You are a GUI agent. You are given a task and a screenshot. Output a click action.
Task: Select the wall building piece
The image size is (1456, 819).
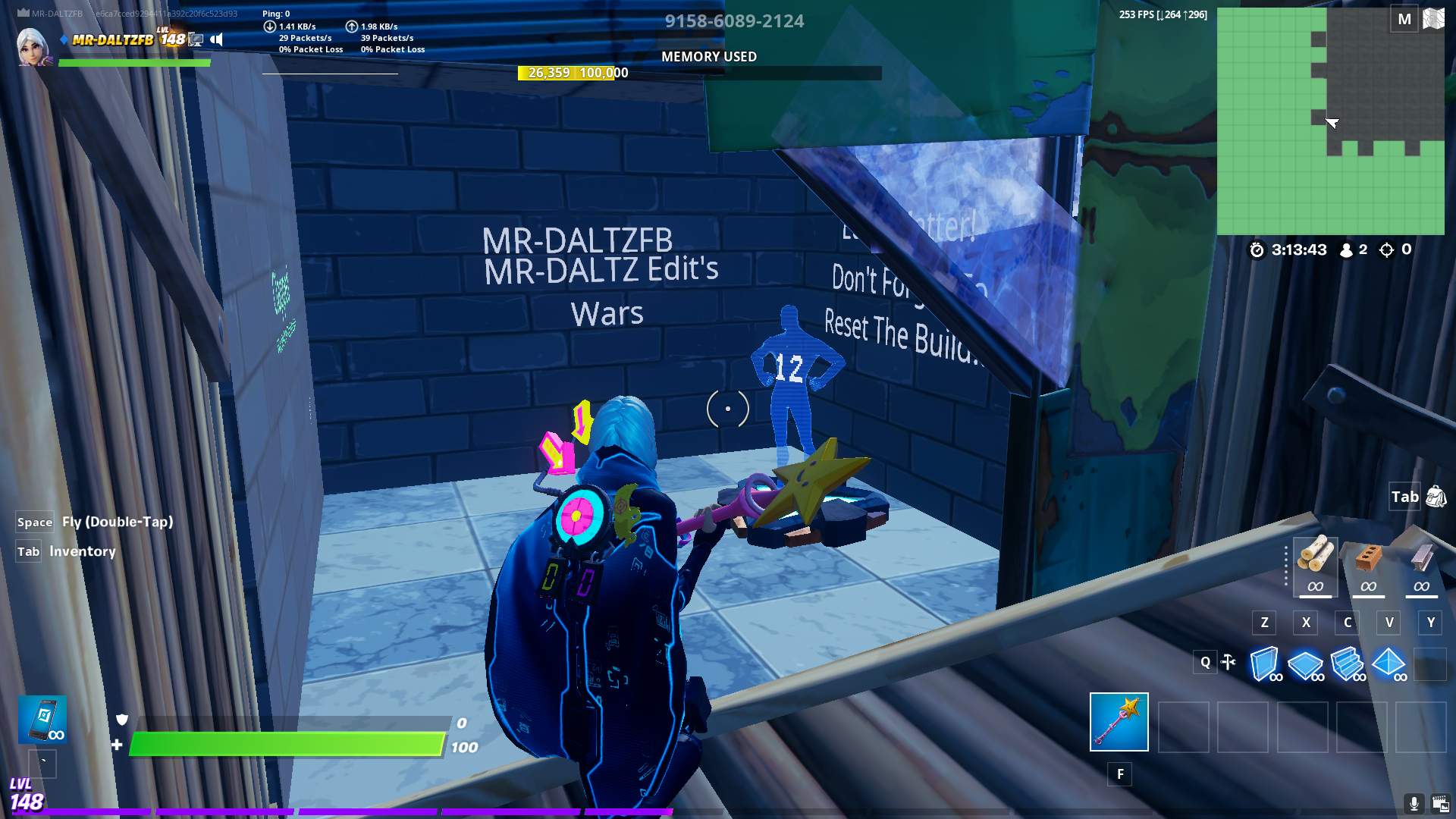[x=1264, y=664]
